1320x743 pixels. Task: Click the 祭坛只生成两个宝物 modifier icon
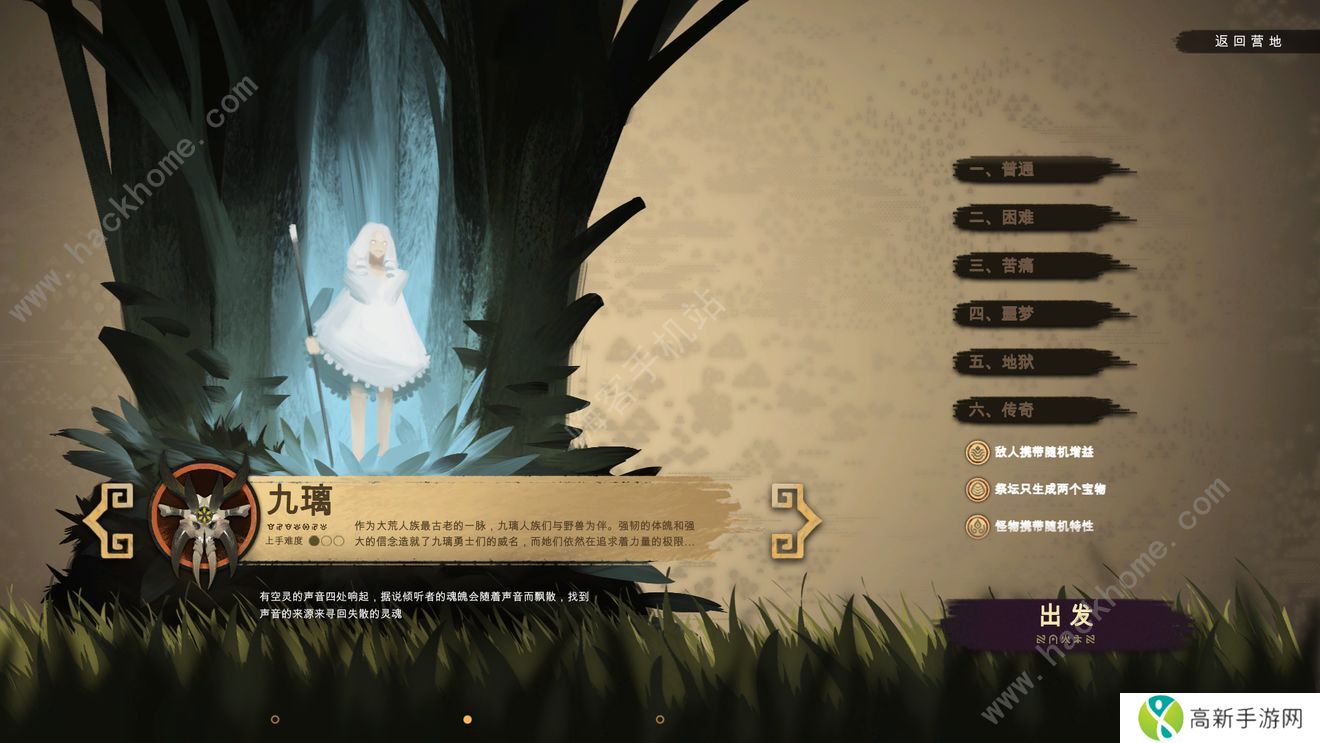pos(977,489)
